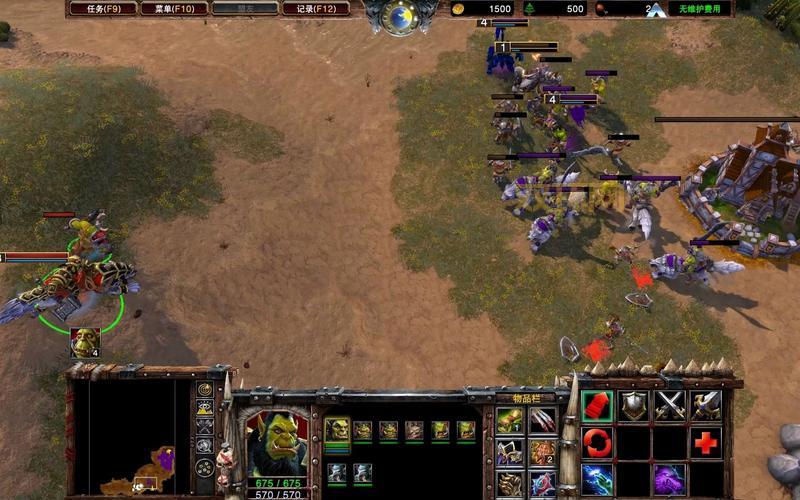Screen dimensions: 800x500
Task: Toggle the minimap signal ping button
Action: tap(205, 389)
